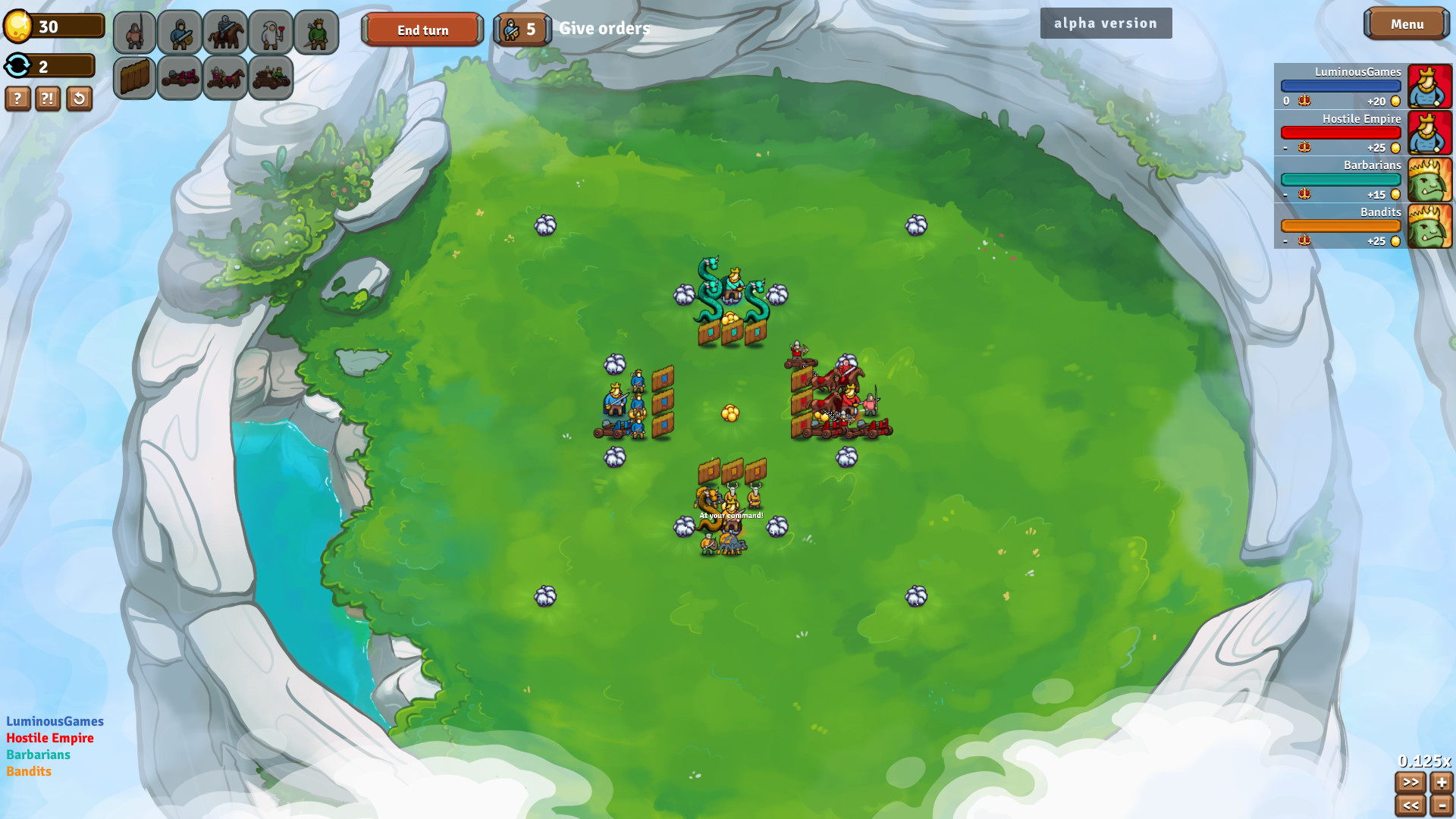Choose the mounted knight unit icon
This screenshot has height=819, width=1456.
[225, 32]
